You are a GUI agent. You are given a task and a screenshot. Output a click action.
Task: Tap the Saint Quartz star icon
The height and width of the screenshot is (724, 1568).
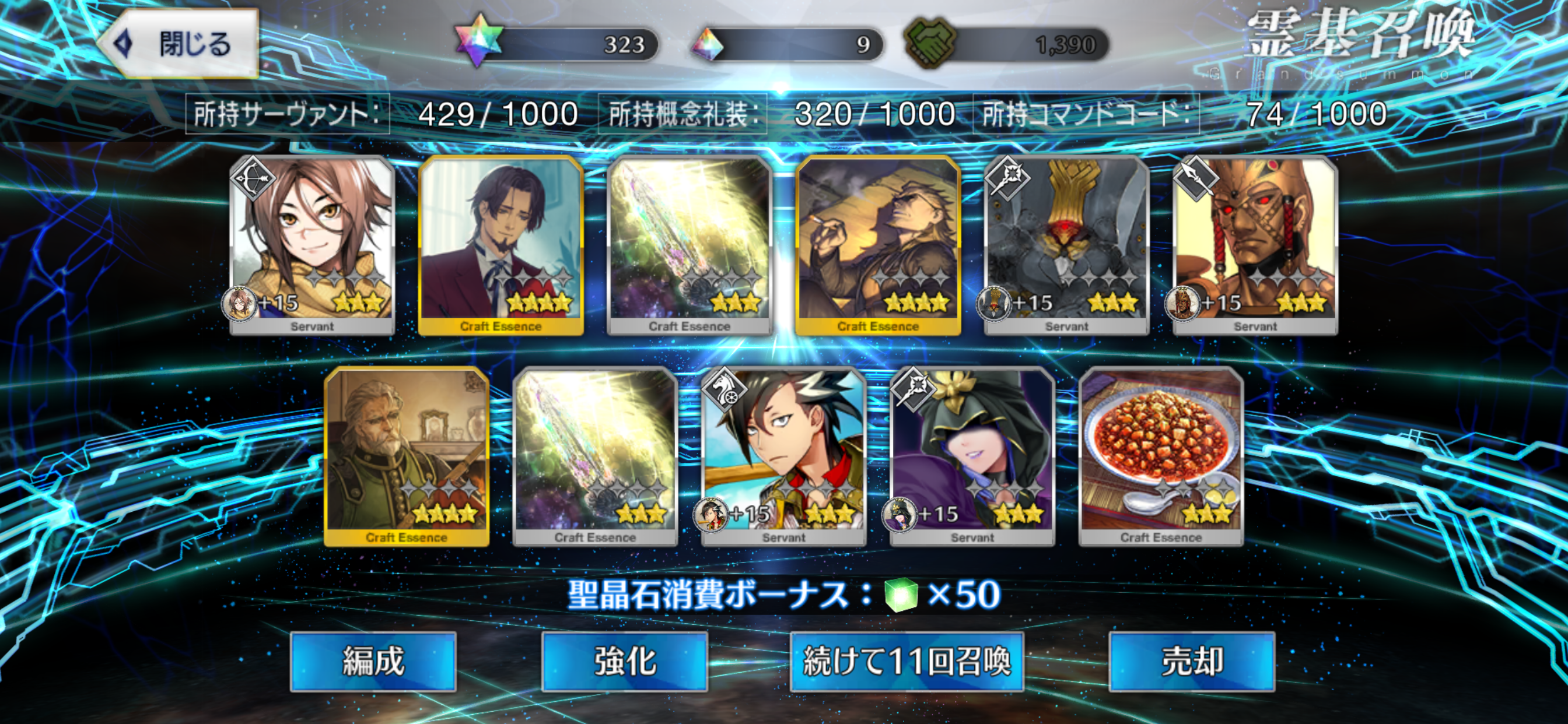tap(480, 41)
